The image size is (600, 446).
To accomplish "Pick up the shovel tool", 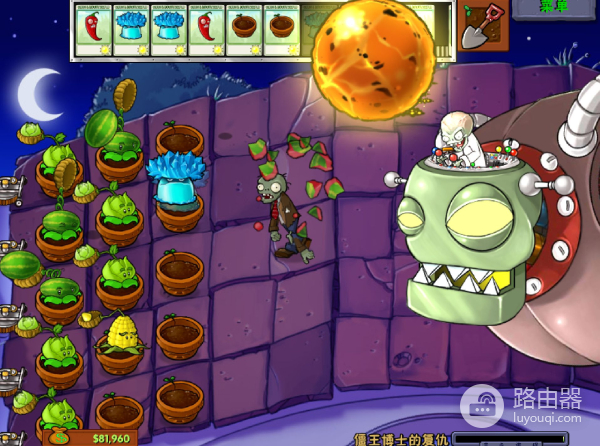I will [483, 26].
